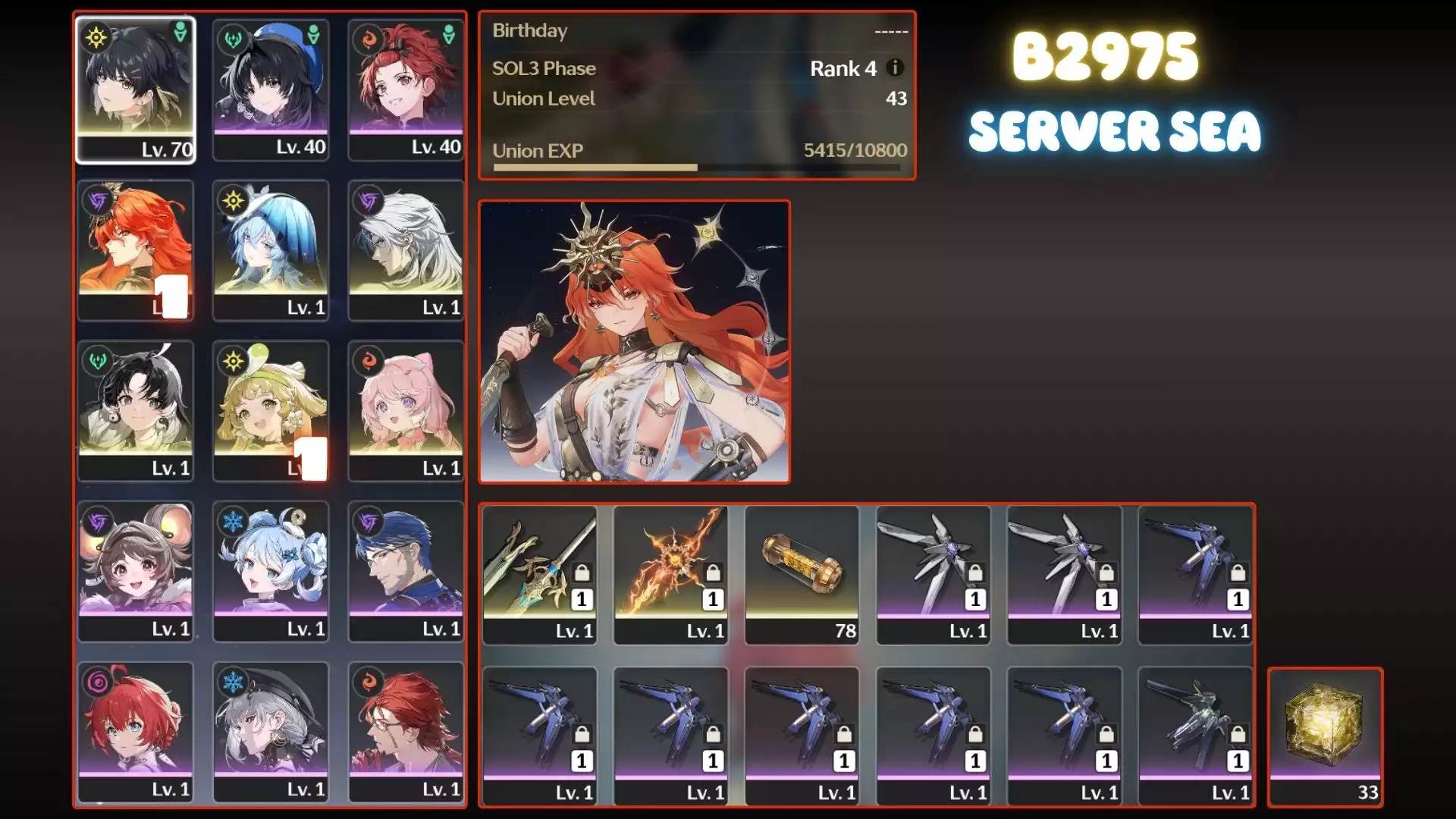Pick the grey-haired girl in the black hat
Viewport: 1456px width, 819px height.
271,733
